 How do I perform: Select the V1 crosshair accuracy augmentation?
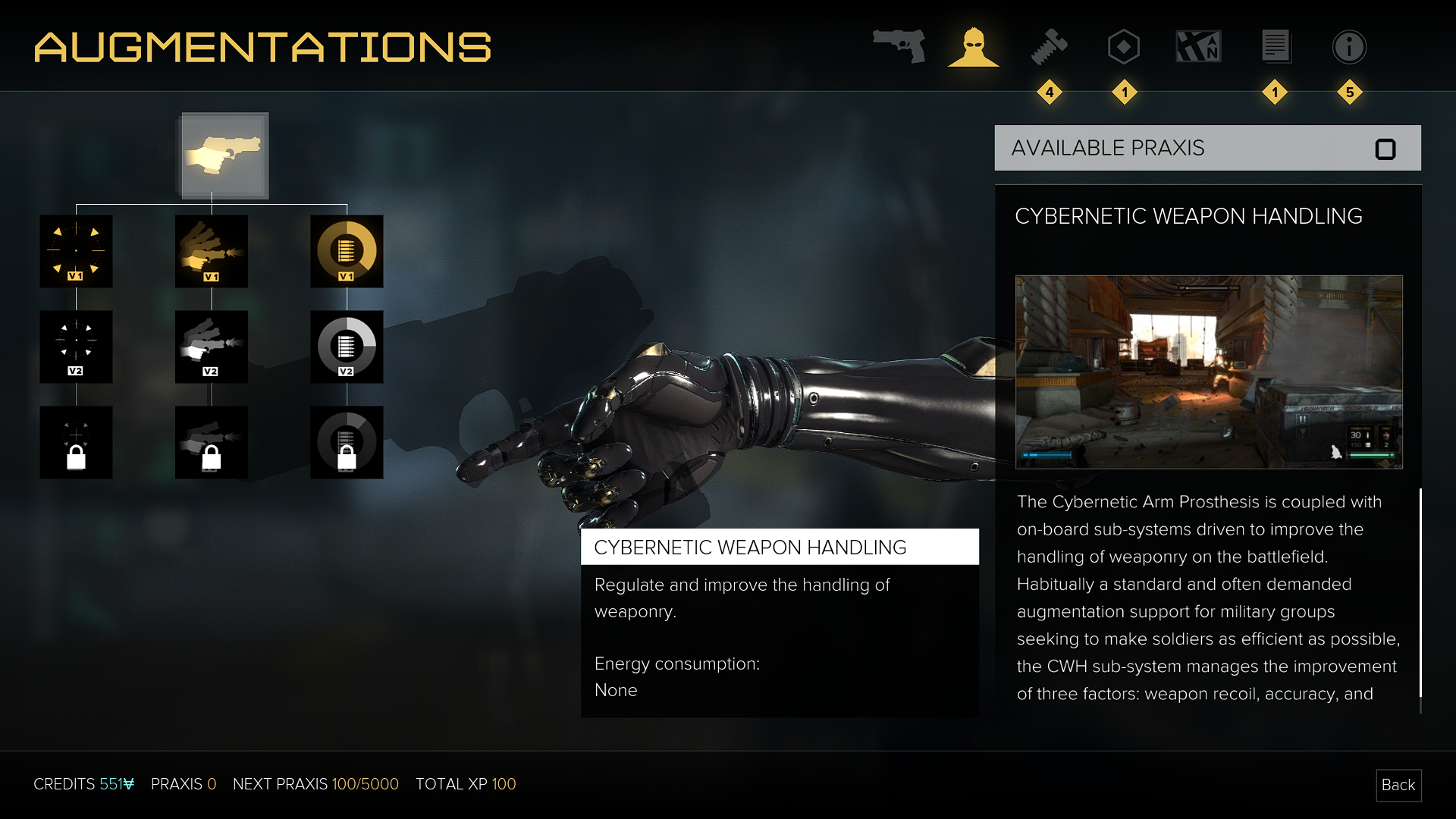(76, 251)
